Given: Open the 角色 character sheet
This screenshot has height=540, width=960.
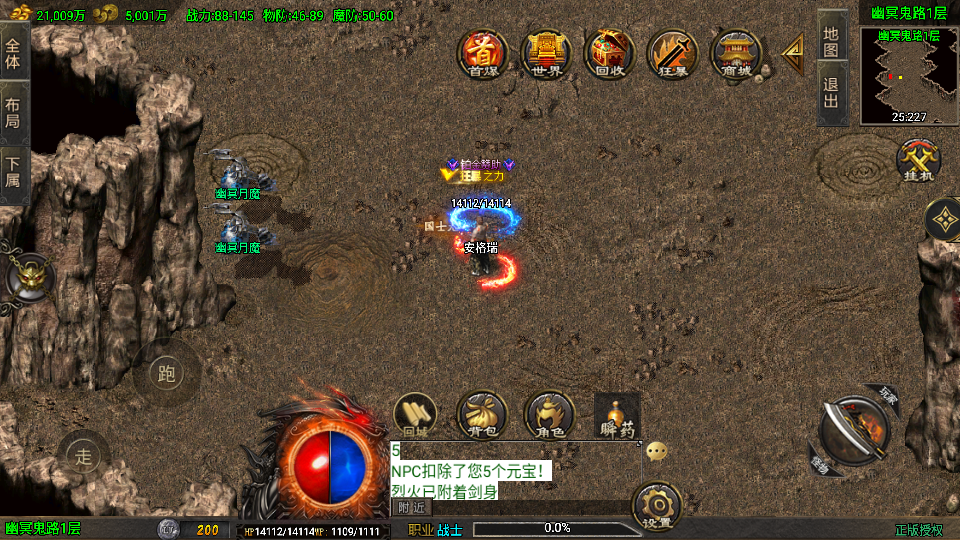Looking at the screenshot, I should tap(549, 415).
